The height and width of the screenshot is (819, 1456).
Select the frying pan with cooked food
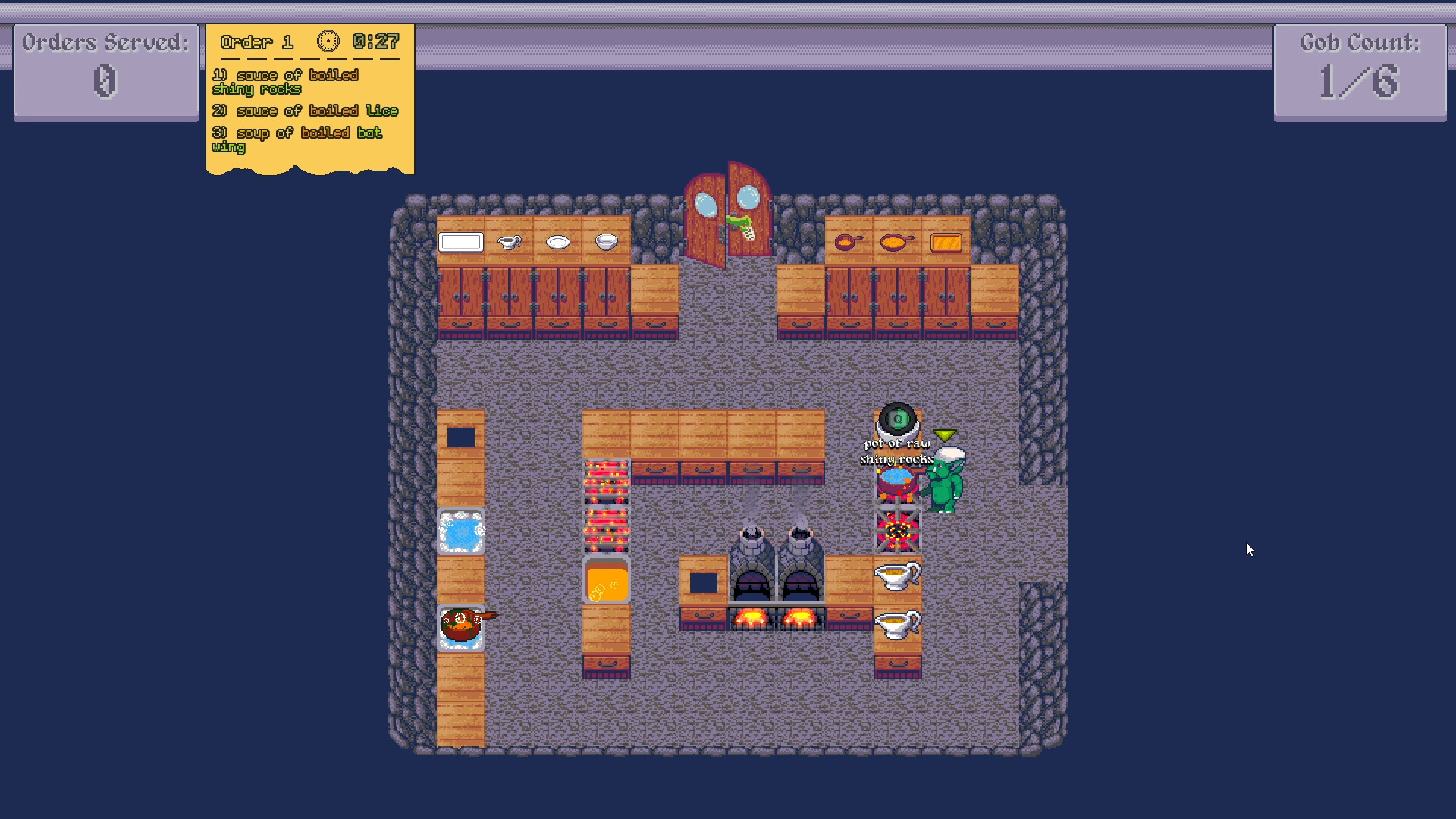pos(461,623)
